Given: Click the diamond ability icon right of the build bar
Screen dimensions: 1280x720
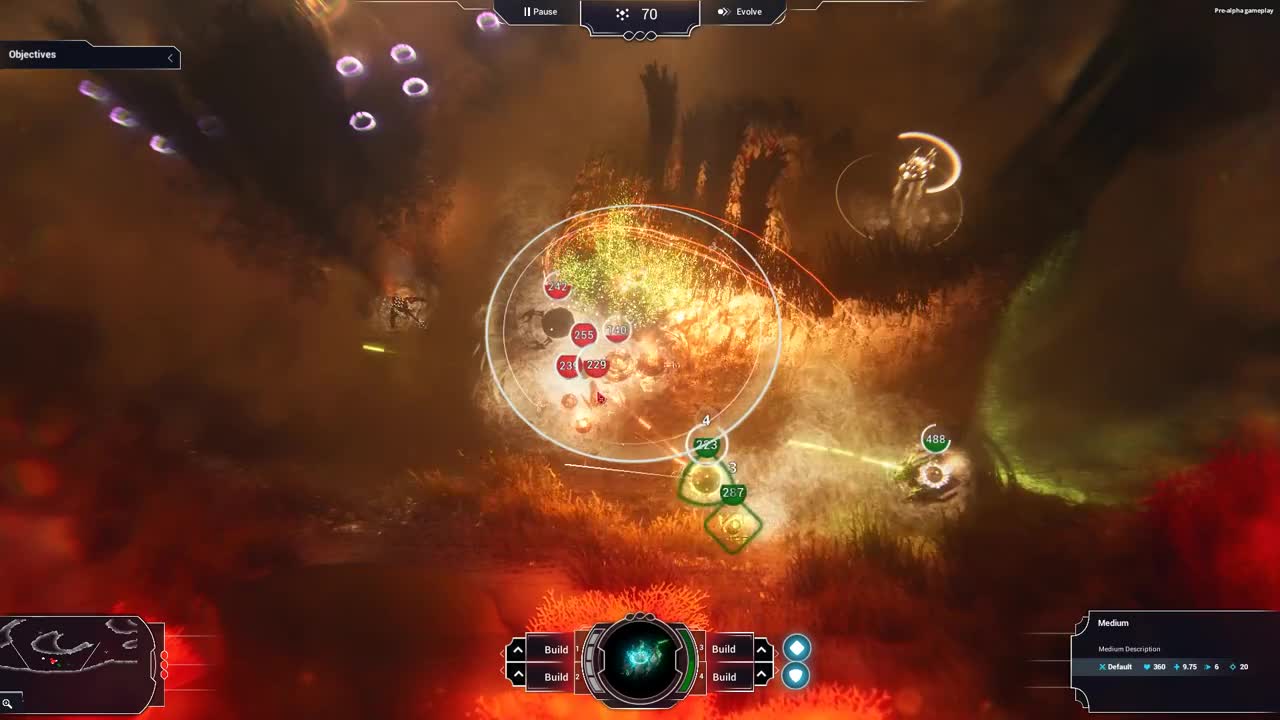Looking at the screenshot, I should (x=796, y=648).
